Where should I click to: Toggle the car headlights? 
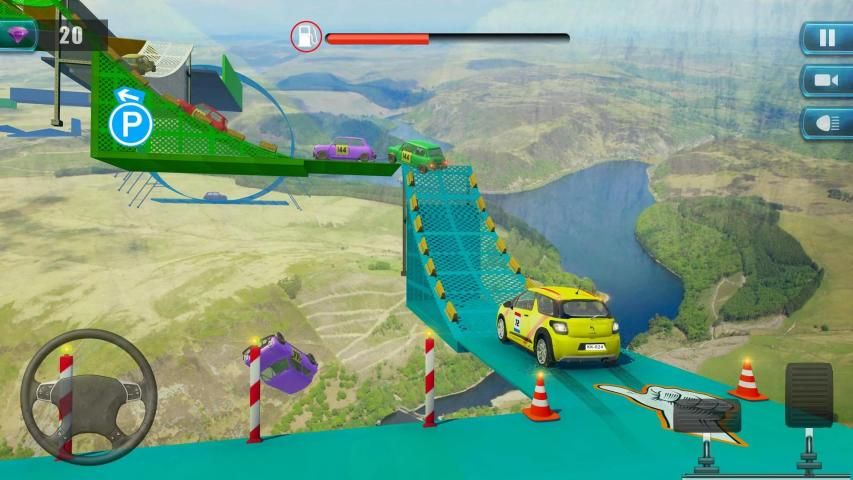(x=826, y=122)
